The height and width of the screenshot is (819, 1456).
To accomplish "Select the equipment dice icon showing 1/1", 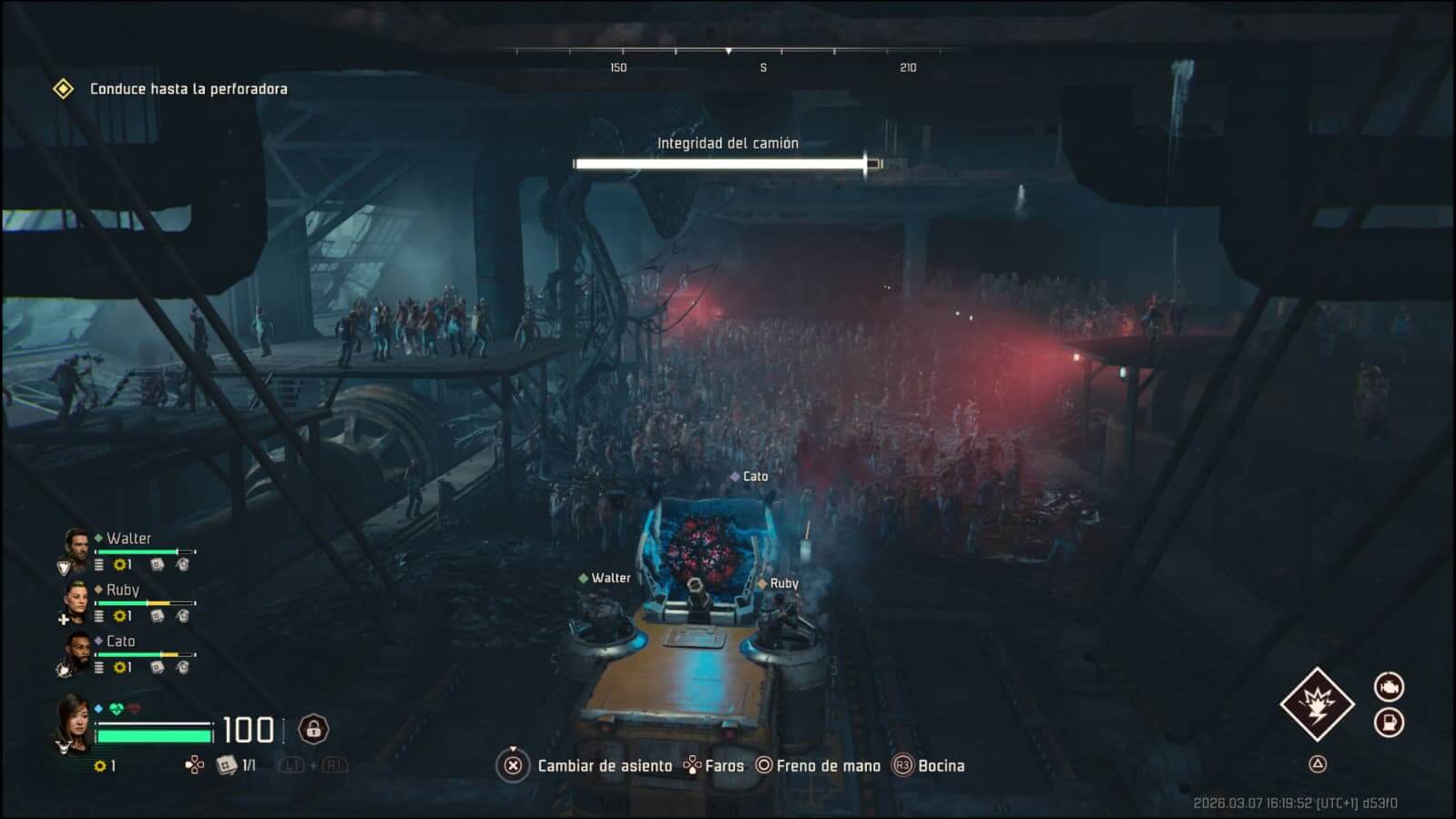I will point(226,765).
